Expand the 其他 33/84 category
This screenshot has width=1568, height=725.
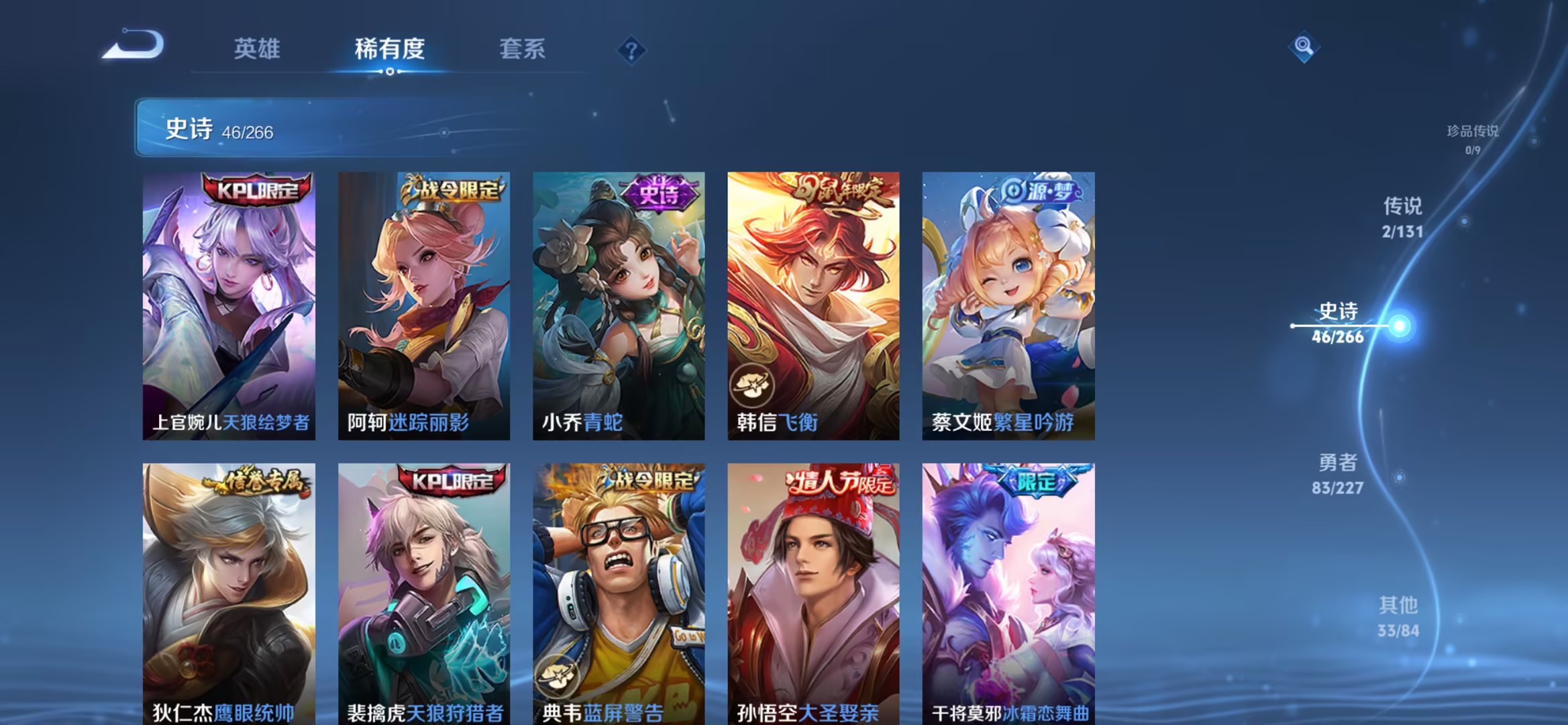[x=1399, y=615]
